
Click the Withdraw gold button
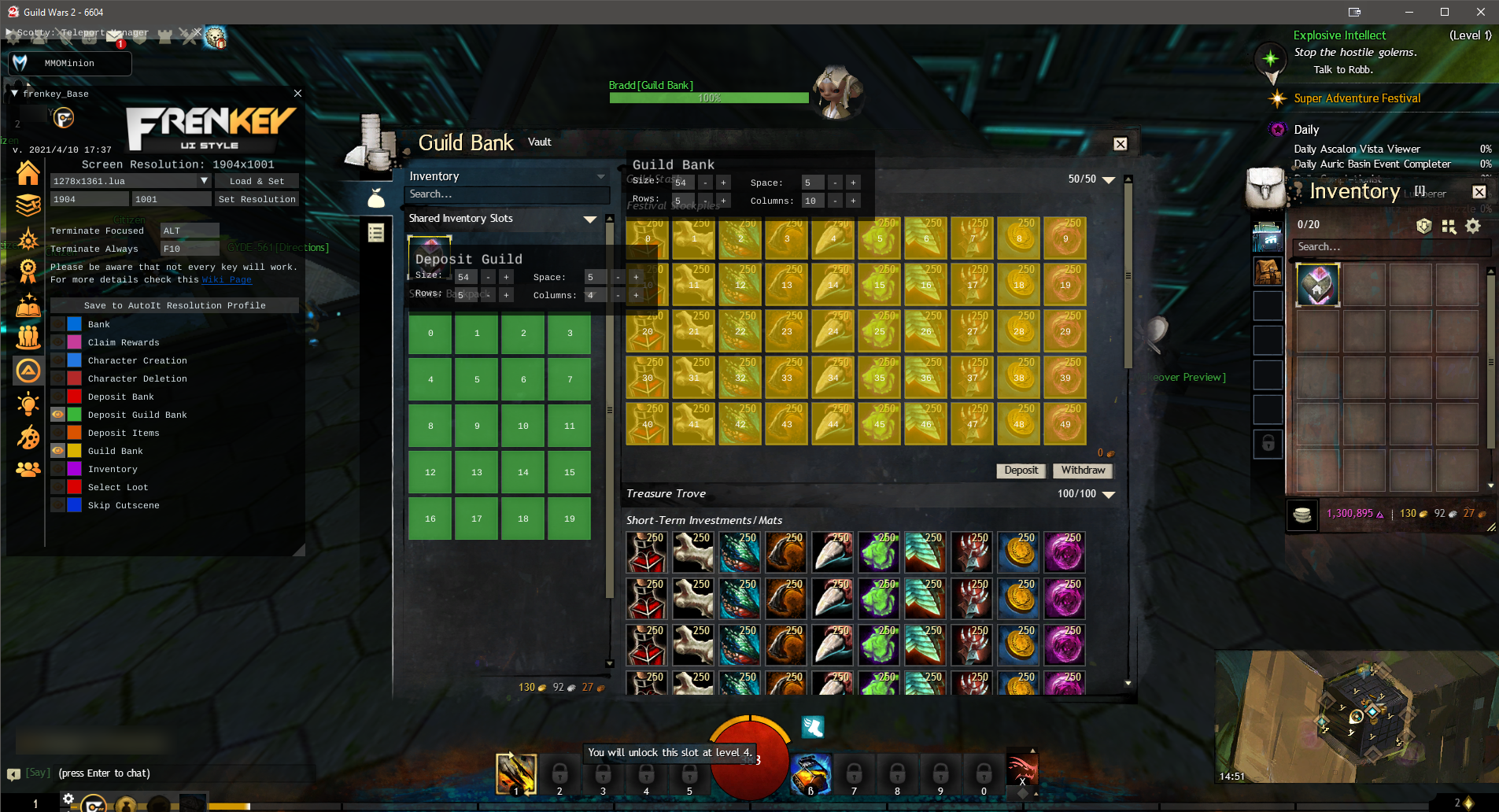click(x=1083, y=471)
